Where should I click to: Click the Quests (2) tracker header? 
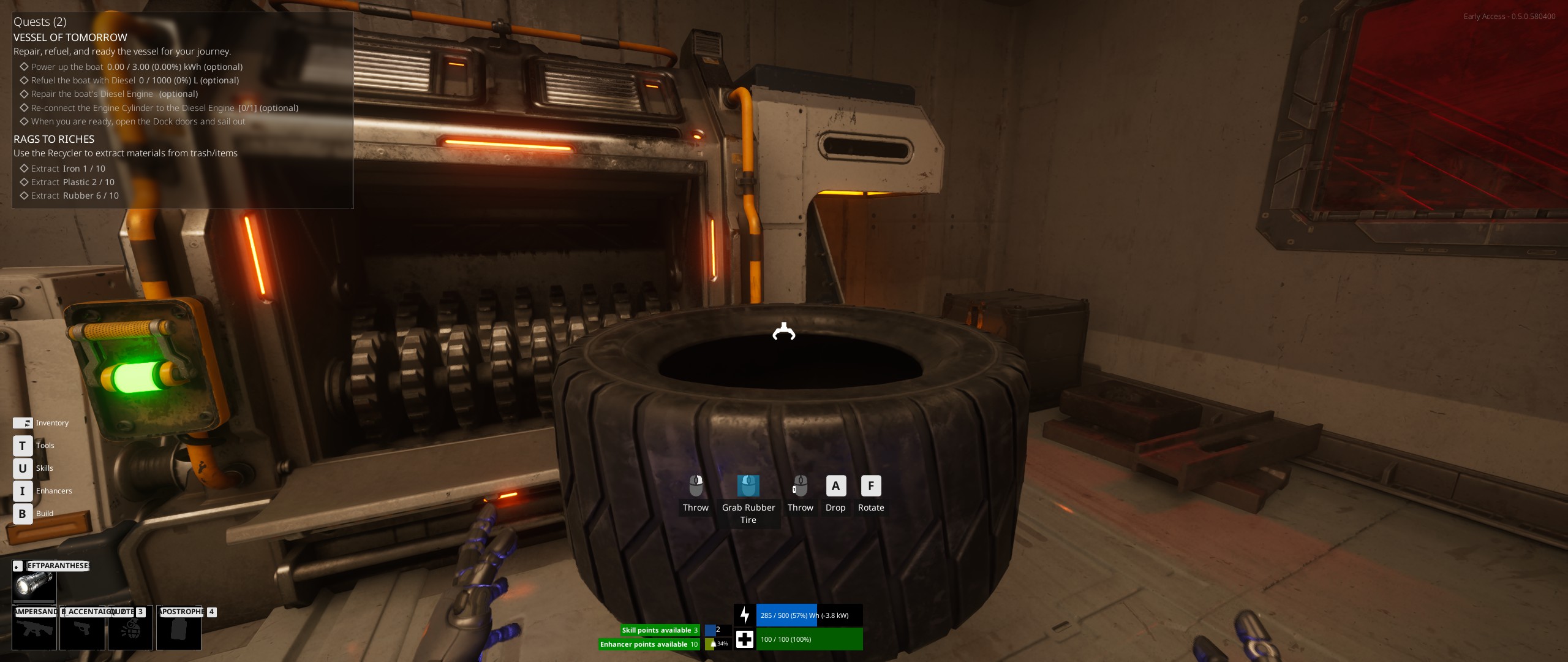pos(40,22)
